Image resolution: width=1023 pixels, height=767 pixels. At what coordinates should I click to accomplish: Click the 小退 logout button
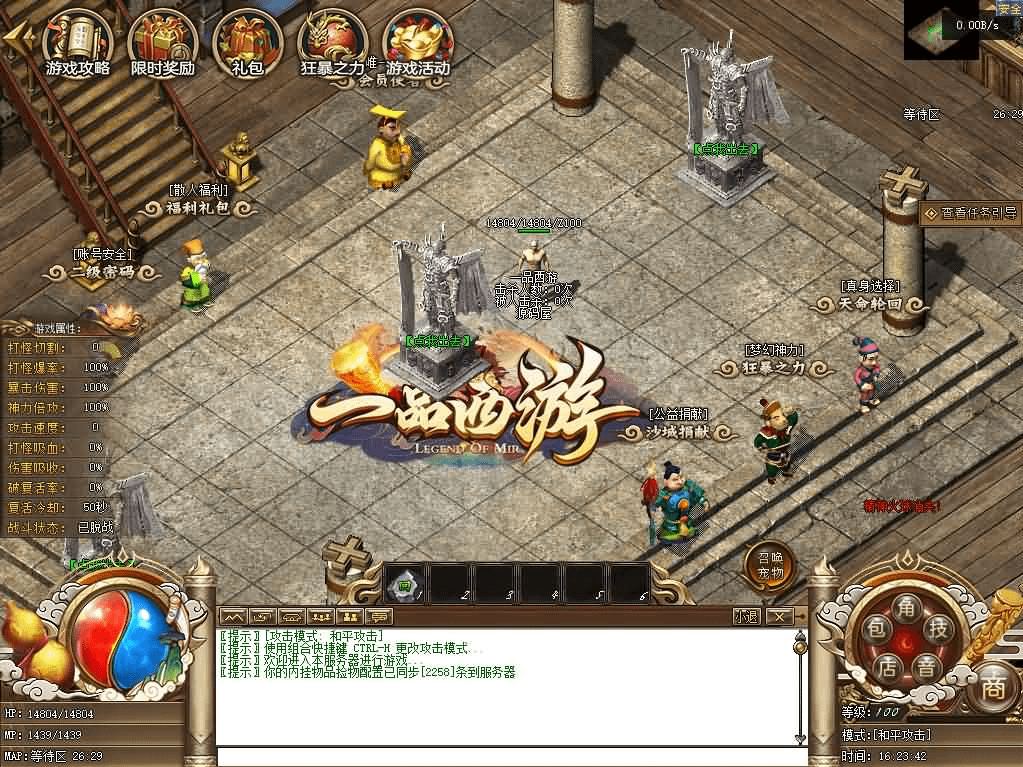tap(745, 616)
